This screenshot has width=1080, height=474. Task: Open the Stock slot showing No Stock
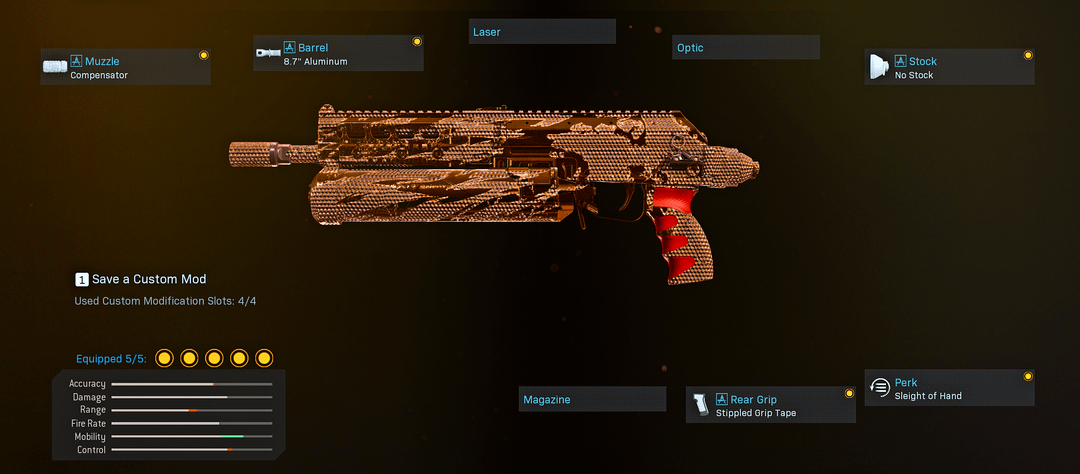pyautogui.click(x=949, y=67)
